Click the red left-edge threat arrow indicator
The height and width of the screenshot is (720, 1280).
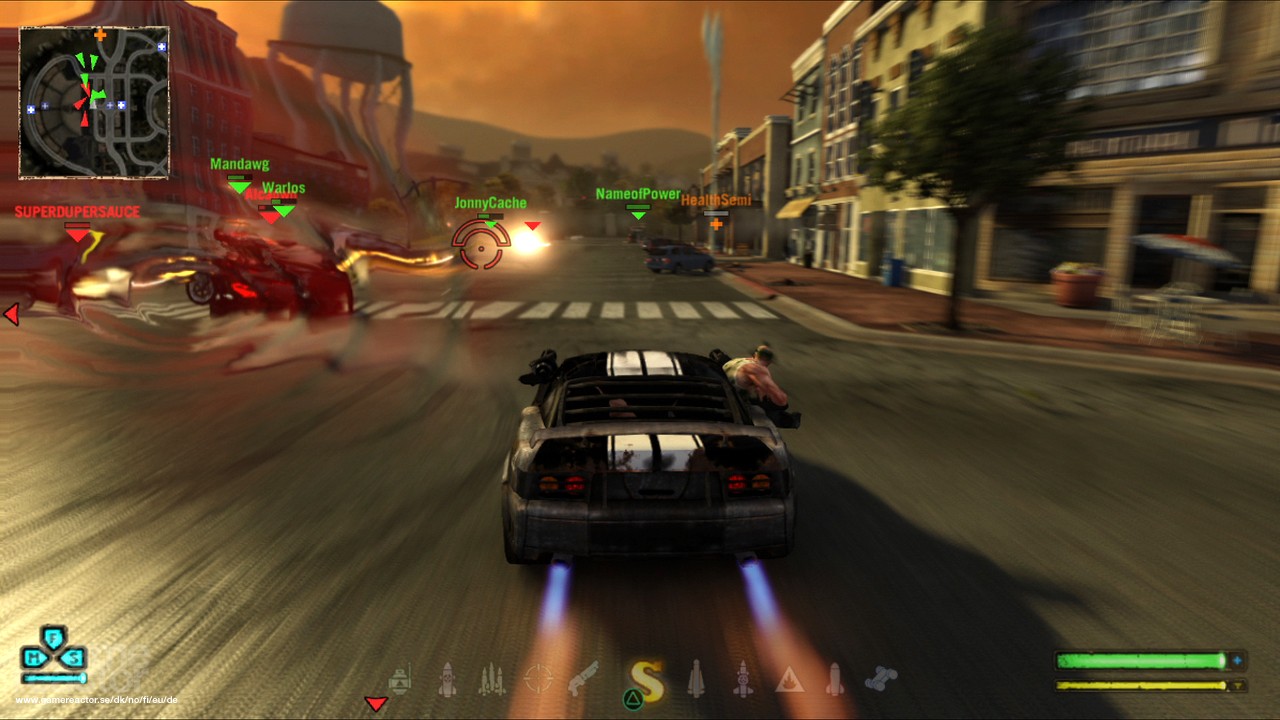12,315
